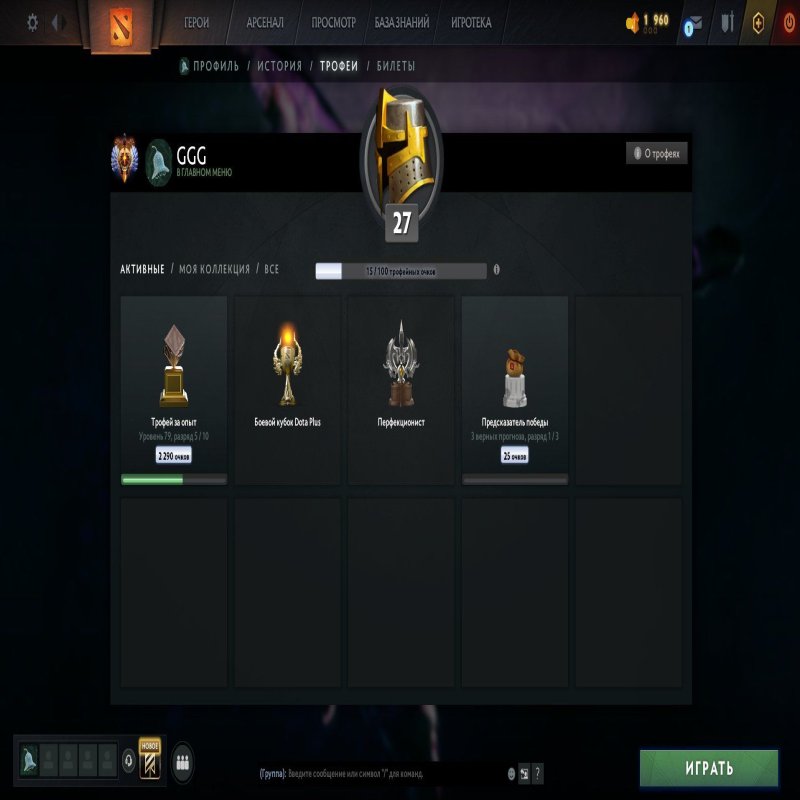Click the Dota 2 logo home button
The height and width of the screenshot is (800, 800).
[x=117, y=25]
